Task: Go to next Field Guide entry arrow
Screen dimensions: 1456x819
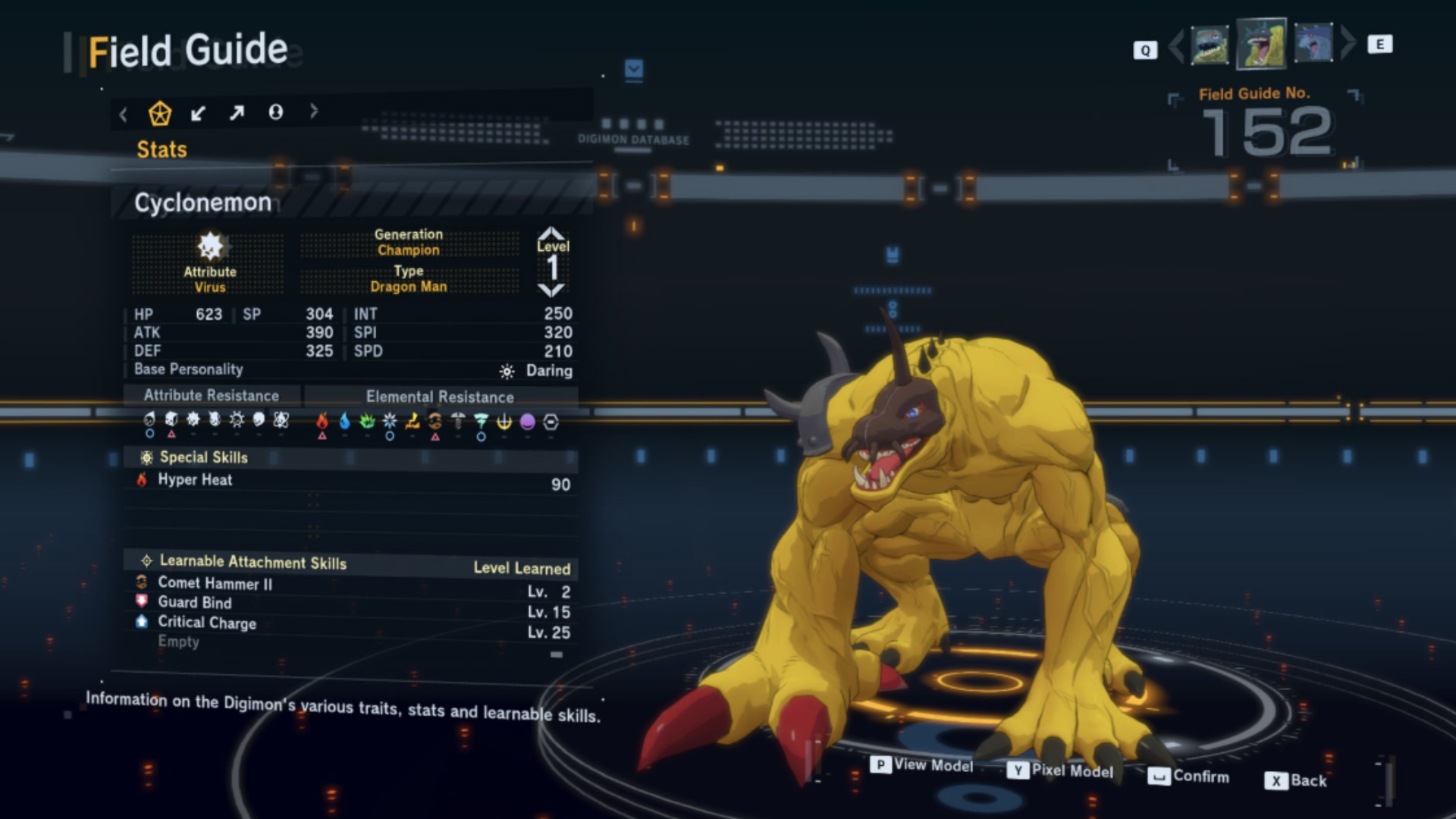Action: 1348,43
